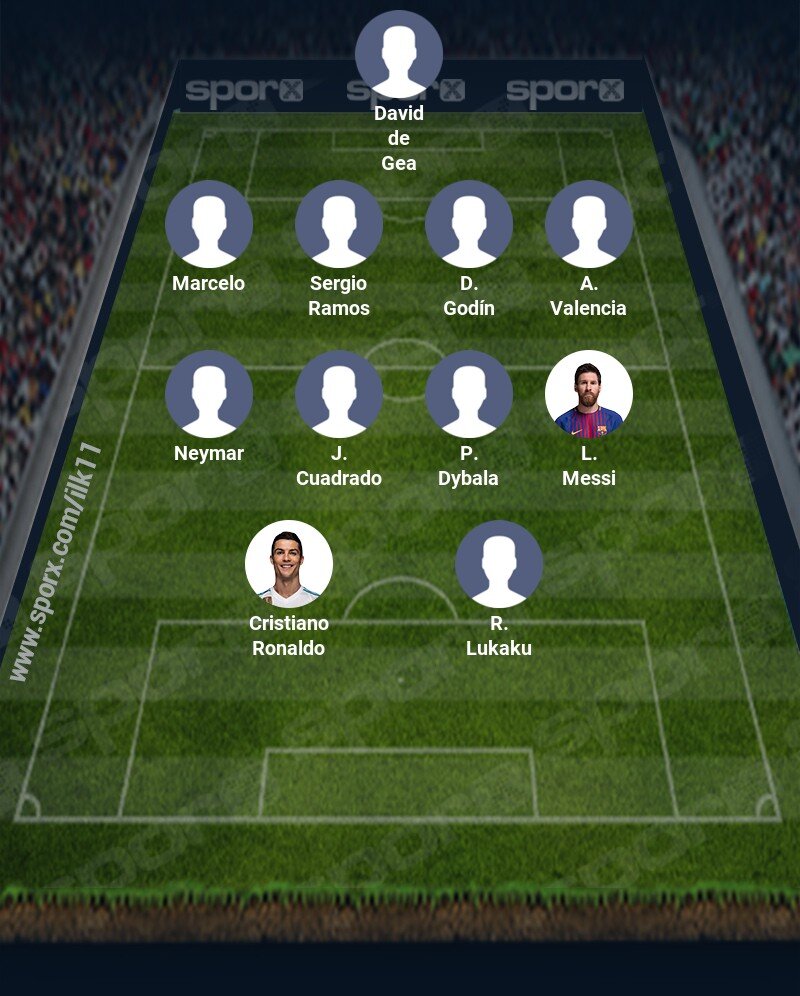This screenshot has height=996, width=800.
Task: Select Neymar in midfield
Action: [209, 394]
